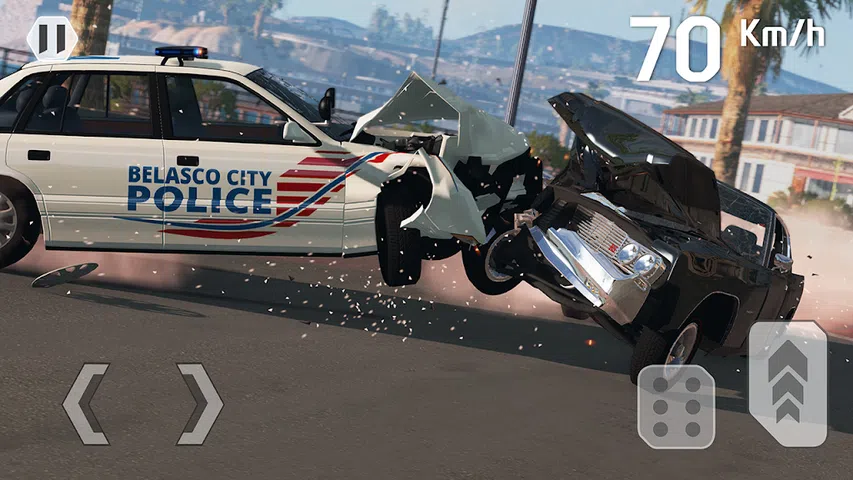Tap the brake pedal with six dots
Screen dimensions: 853x480
pyautogui.click(x=676, y=406)
